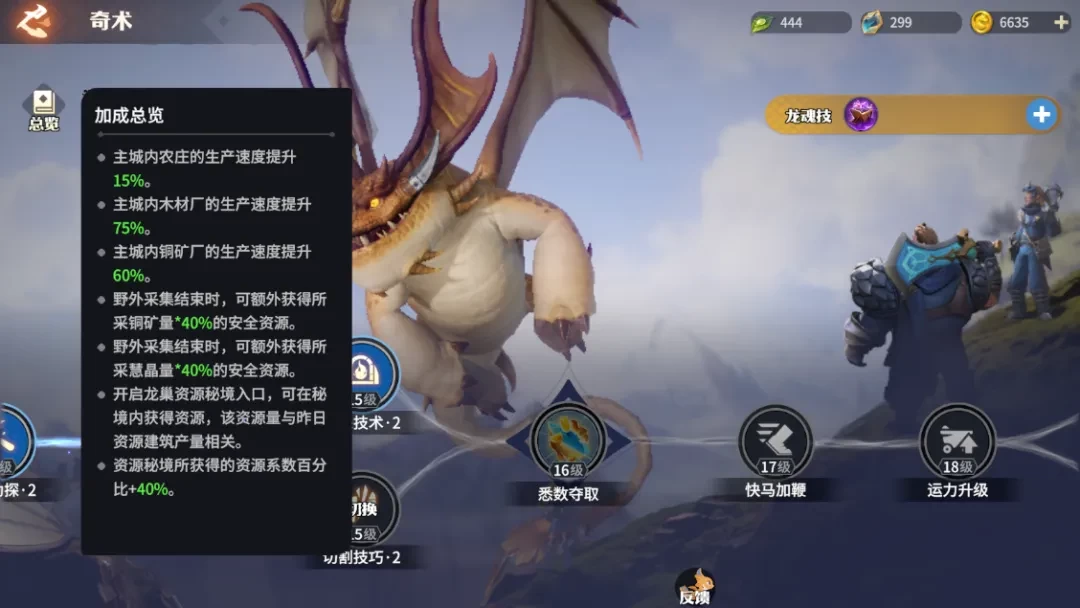Select the purple 龙魂技 skill icon
Image resolution: width=1080 pixels, height=608 pixels.
pyautogui.click(x=861, y=115)
